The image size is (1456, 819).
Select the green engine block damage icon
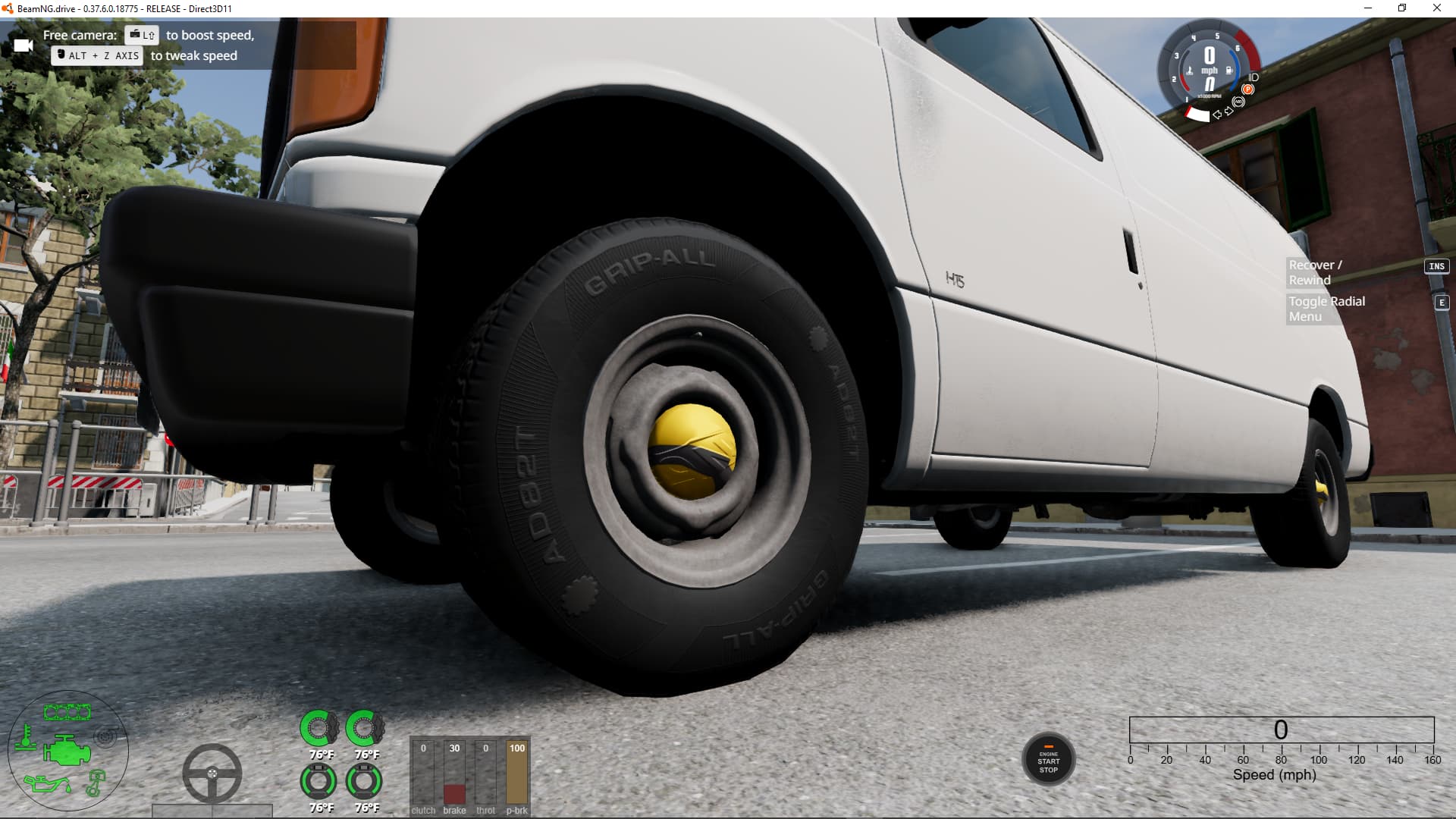tap(67, 752)
